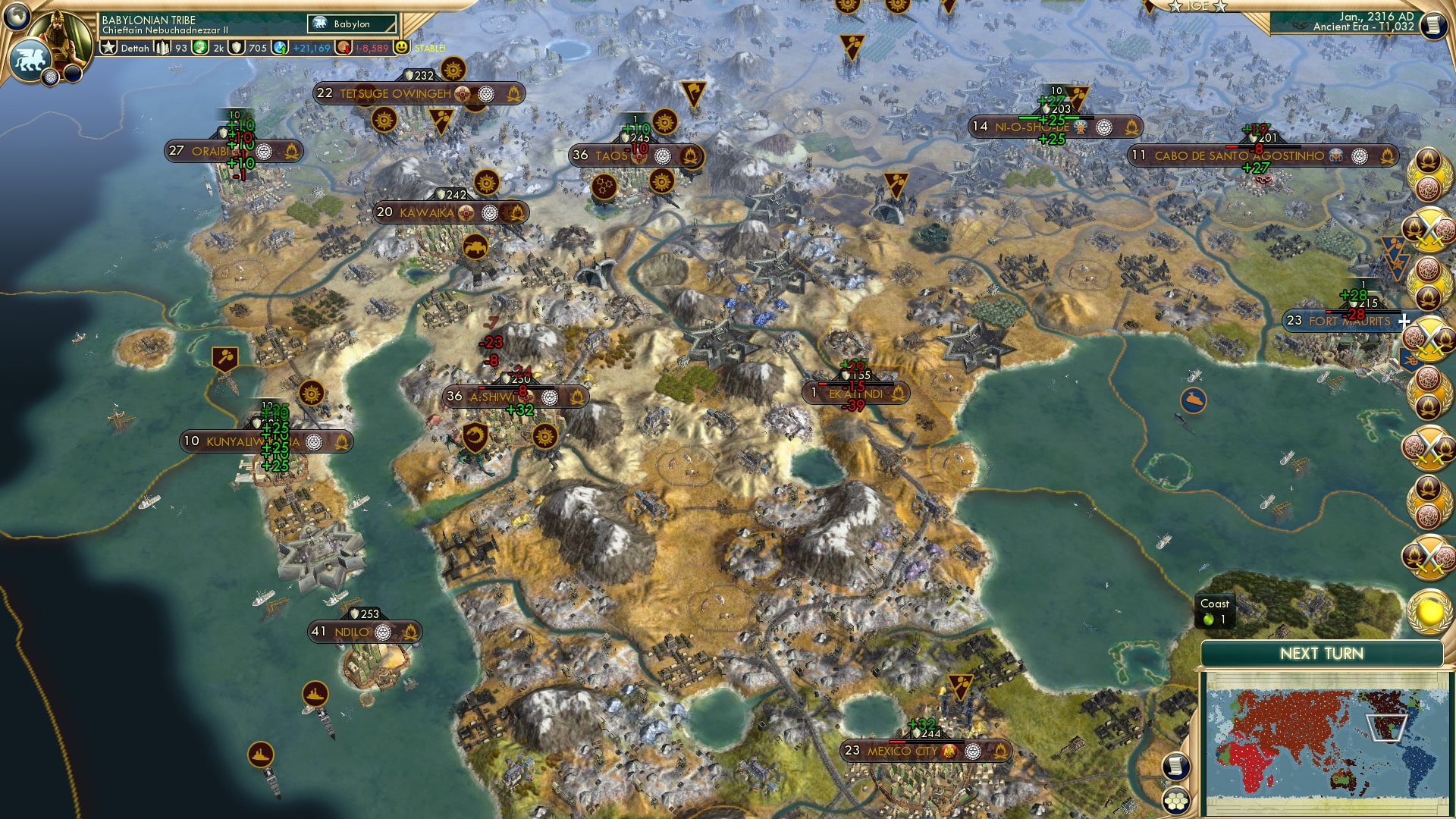Screen dimensions: 1456x819
Task: Select the Kawaika city banner
Action: (426, 212)
